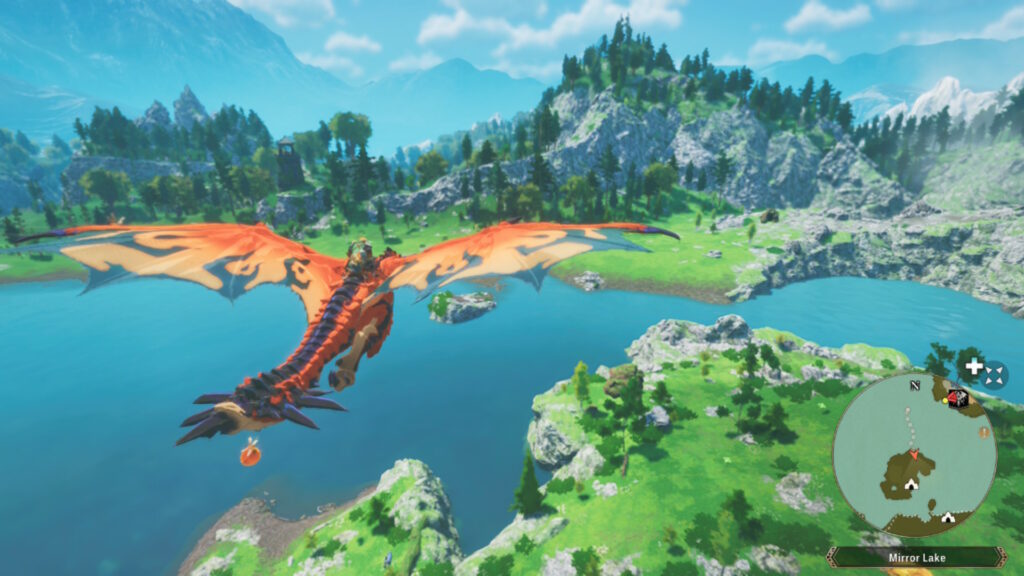Select the red monster marker on the minimap
This screenshot has height=576, width=1024.
click(x=957, y=398)
